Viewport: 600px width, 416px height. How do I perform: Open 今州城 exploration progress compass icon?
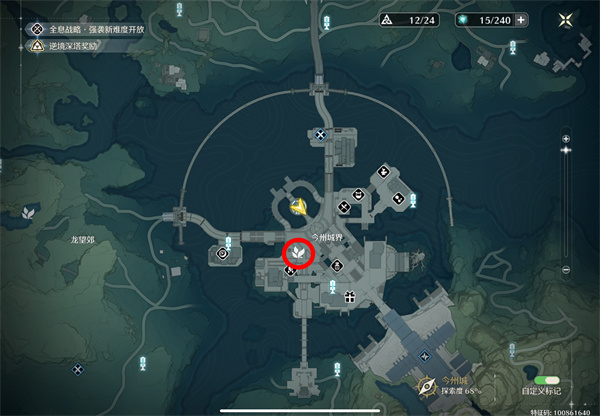pos(428,387)
